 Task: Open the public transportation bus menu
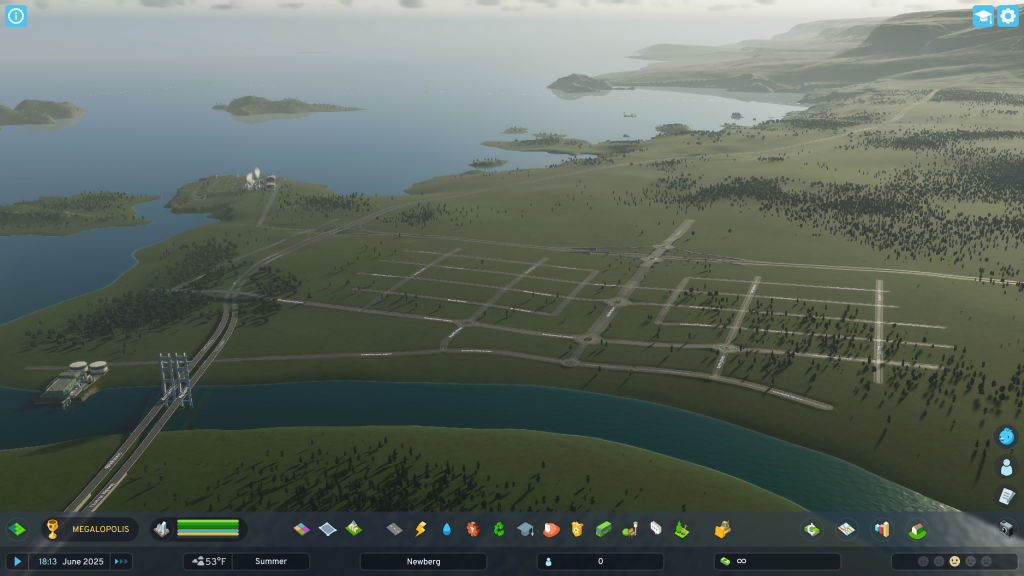click(x=602, y=529)
